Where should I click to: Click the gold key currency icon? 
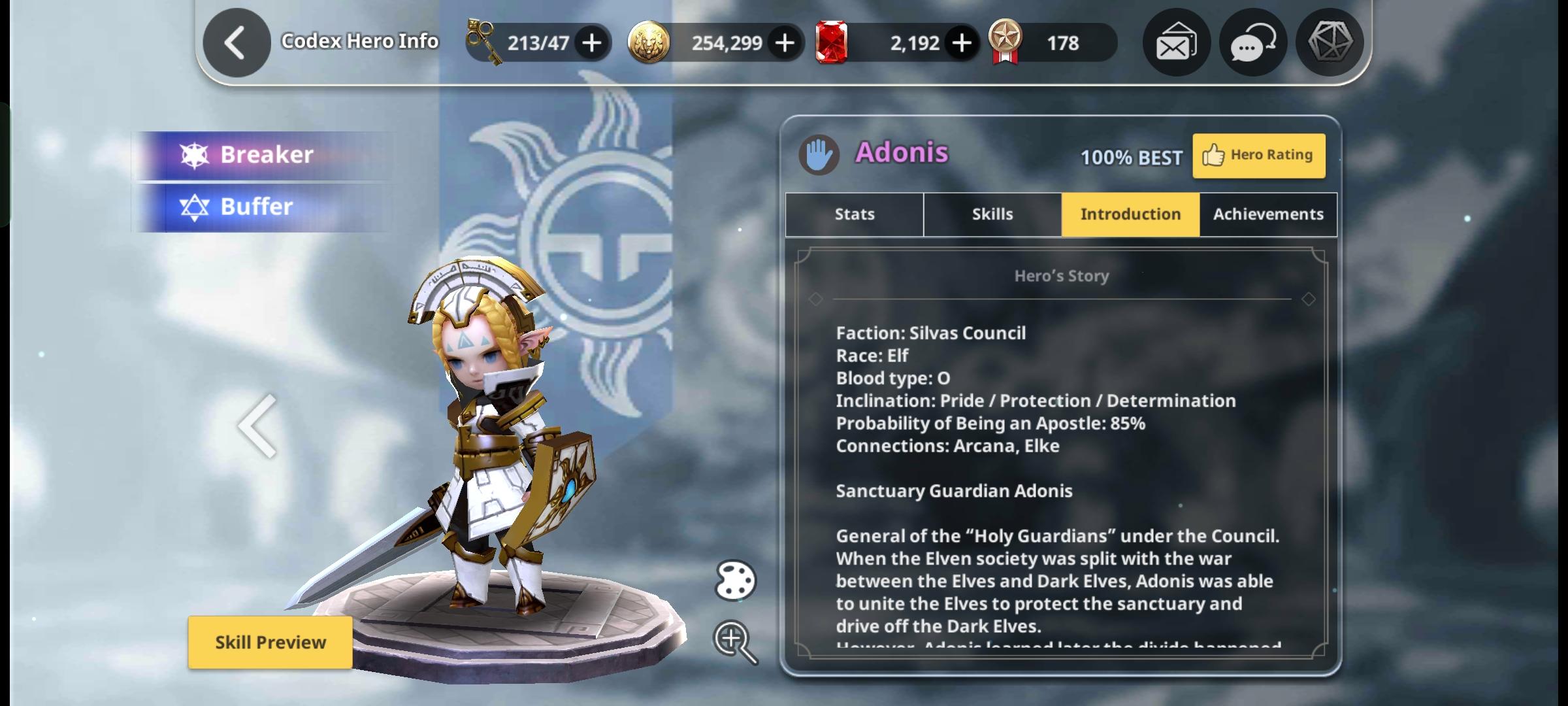click(481, 42)
